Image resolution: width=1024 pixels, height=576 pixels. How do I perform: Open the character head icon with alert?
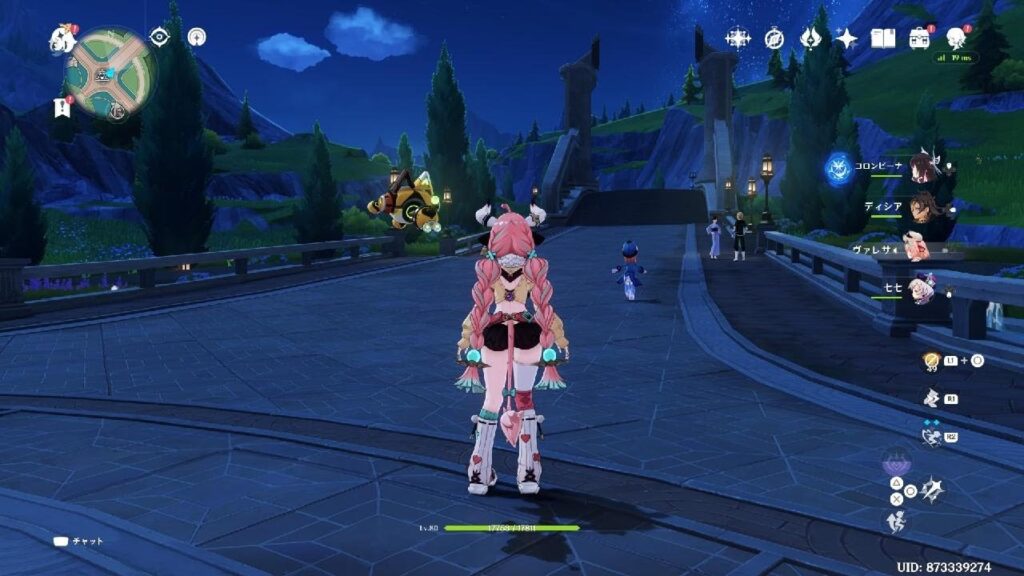[956, 38]
